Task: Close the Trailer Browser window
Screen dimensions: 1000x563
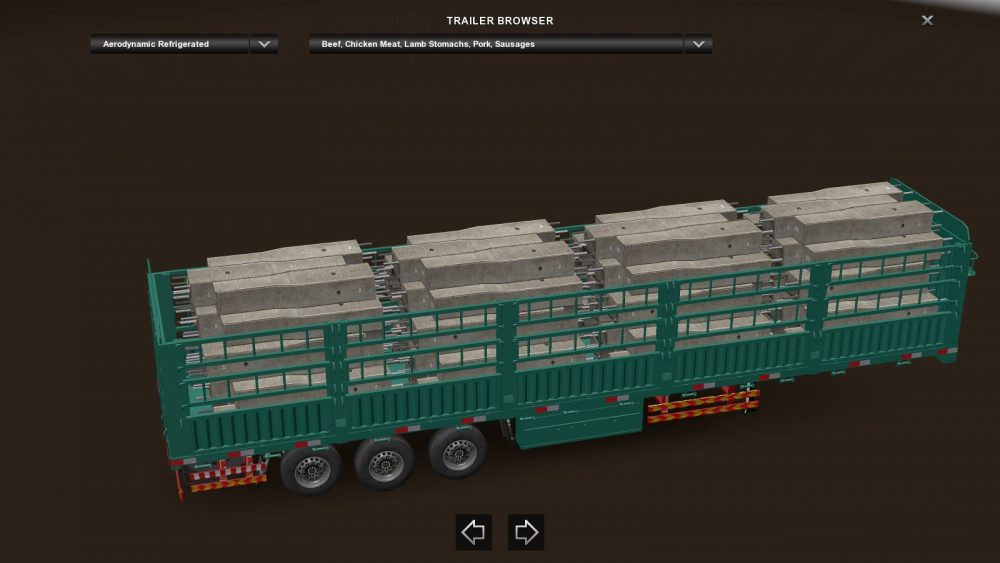Action: tap(927, 20)
